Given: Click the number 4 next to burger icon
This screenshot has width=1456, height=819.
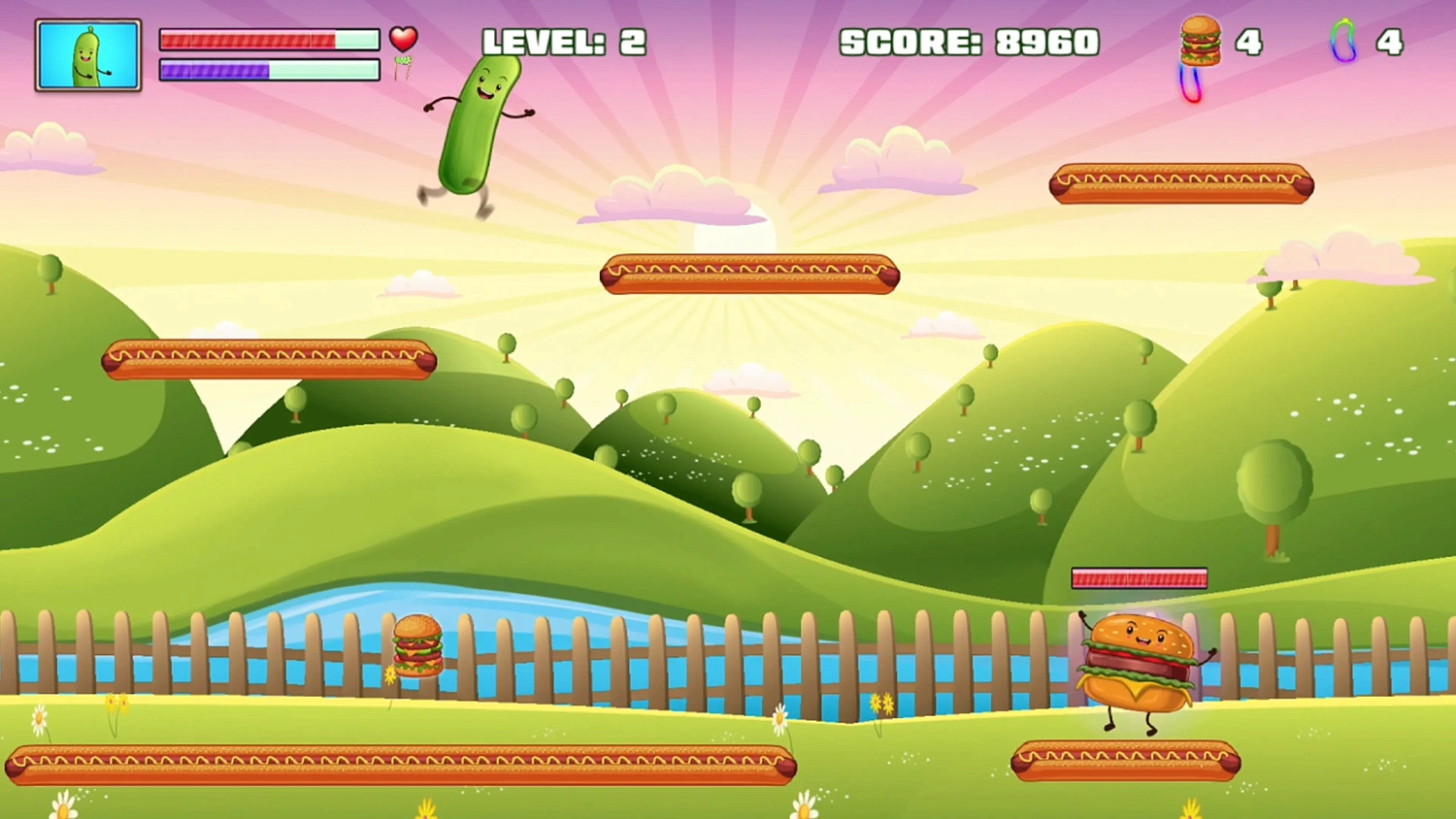Looking at the screenshot, I should 1250,43.
